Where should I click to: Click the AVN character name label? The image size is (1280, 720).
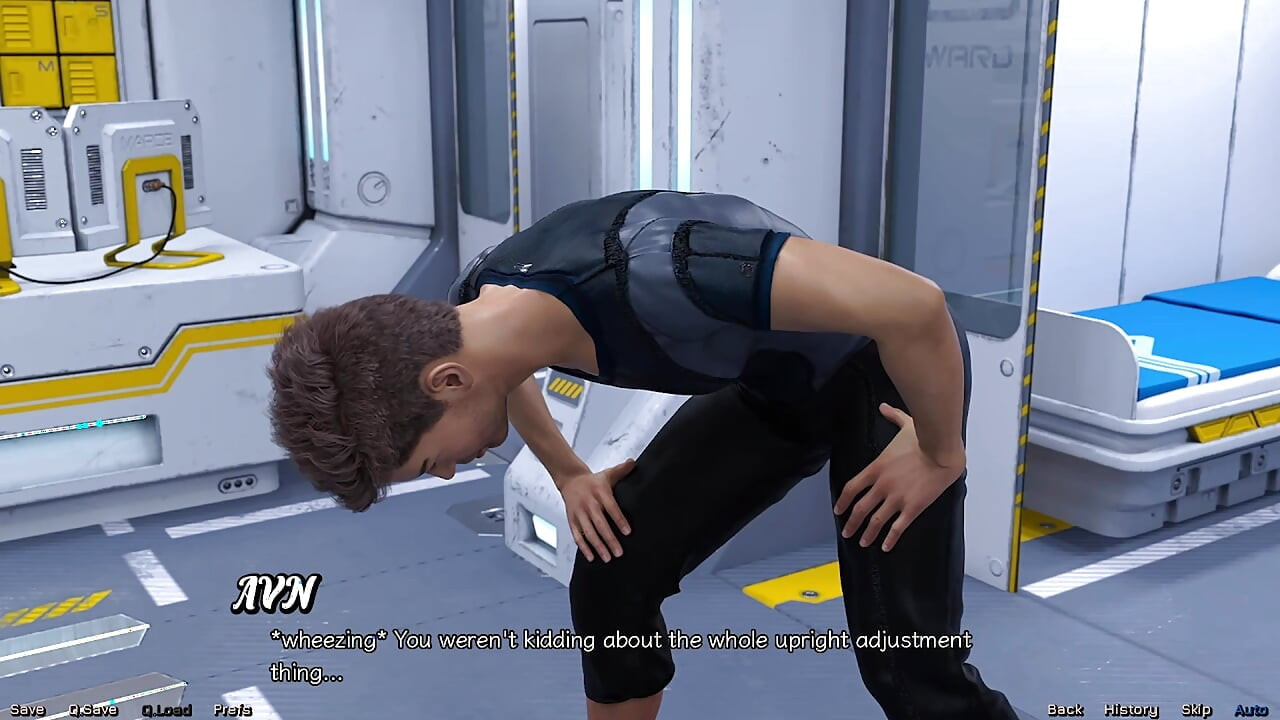(x=276, y=591)
